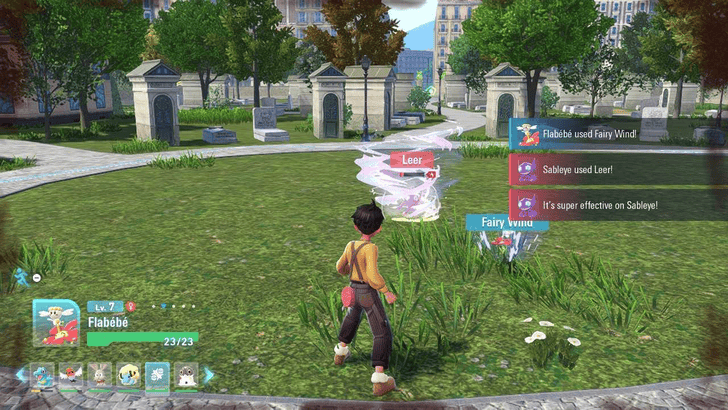This screenshot has width=728, height=410.
Task: Click the right arrow beside the party row
Action: click(208, 375)
